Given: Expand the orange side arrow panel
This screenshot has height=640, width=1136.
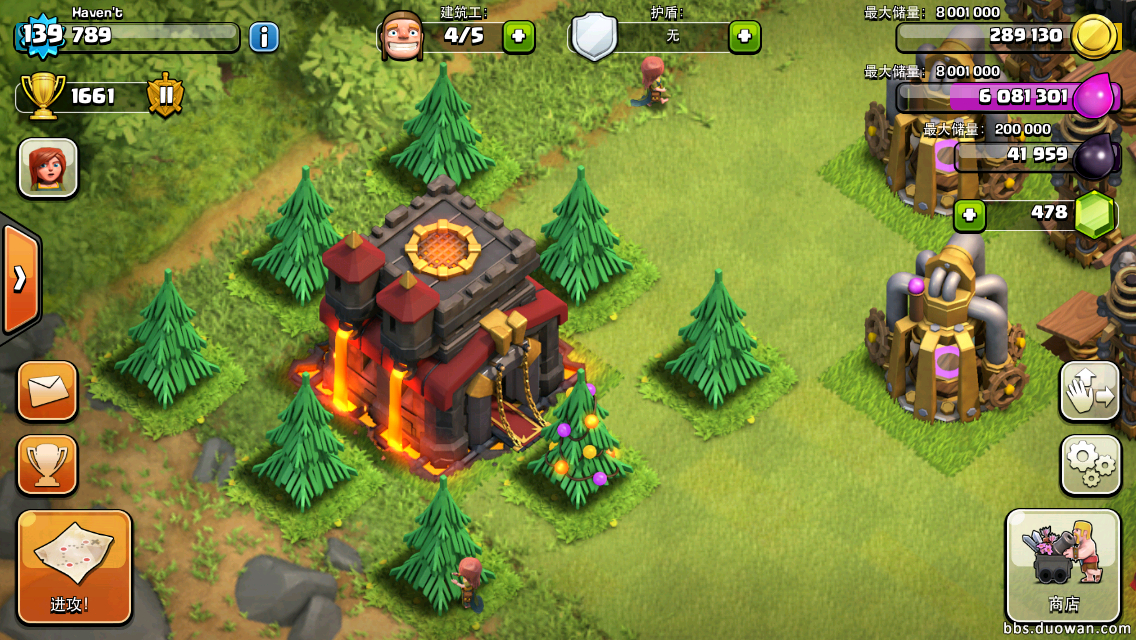Looking at the screenshot, I should (x=19, y=278).
